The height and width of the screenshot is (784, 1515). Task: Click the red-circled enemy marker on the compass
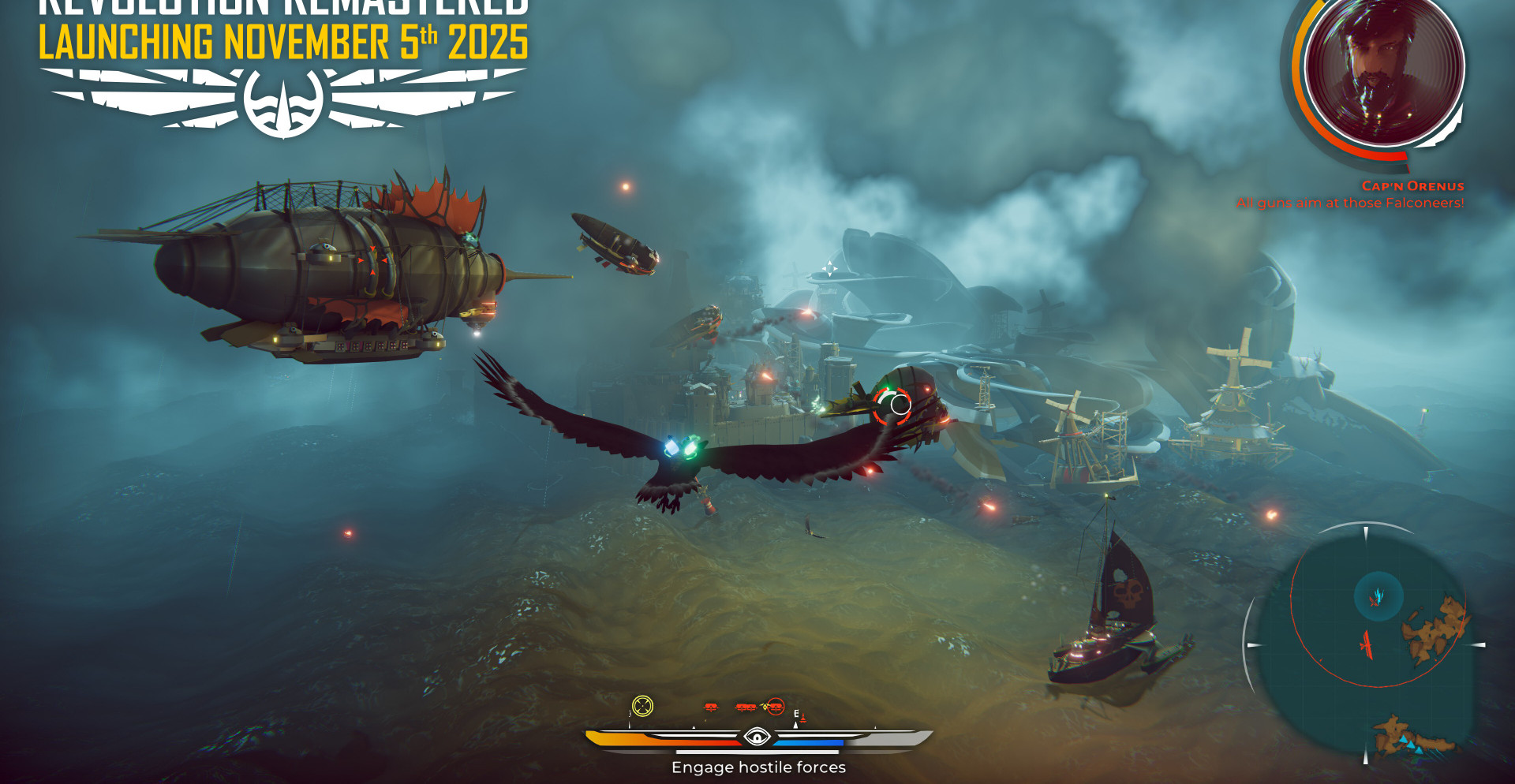point(776,707)
